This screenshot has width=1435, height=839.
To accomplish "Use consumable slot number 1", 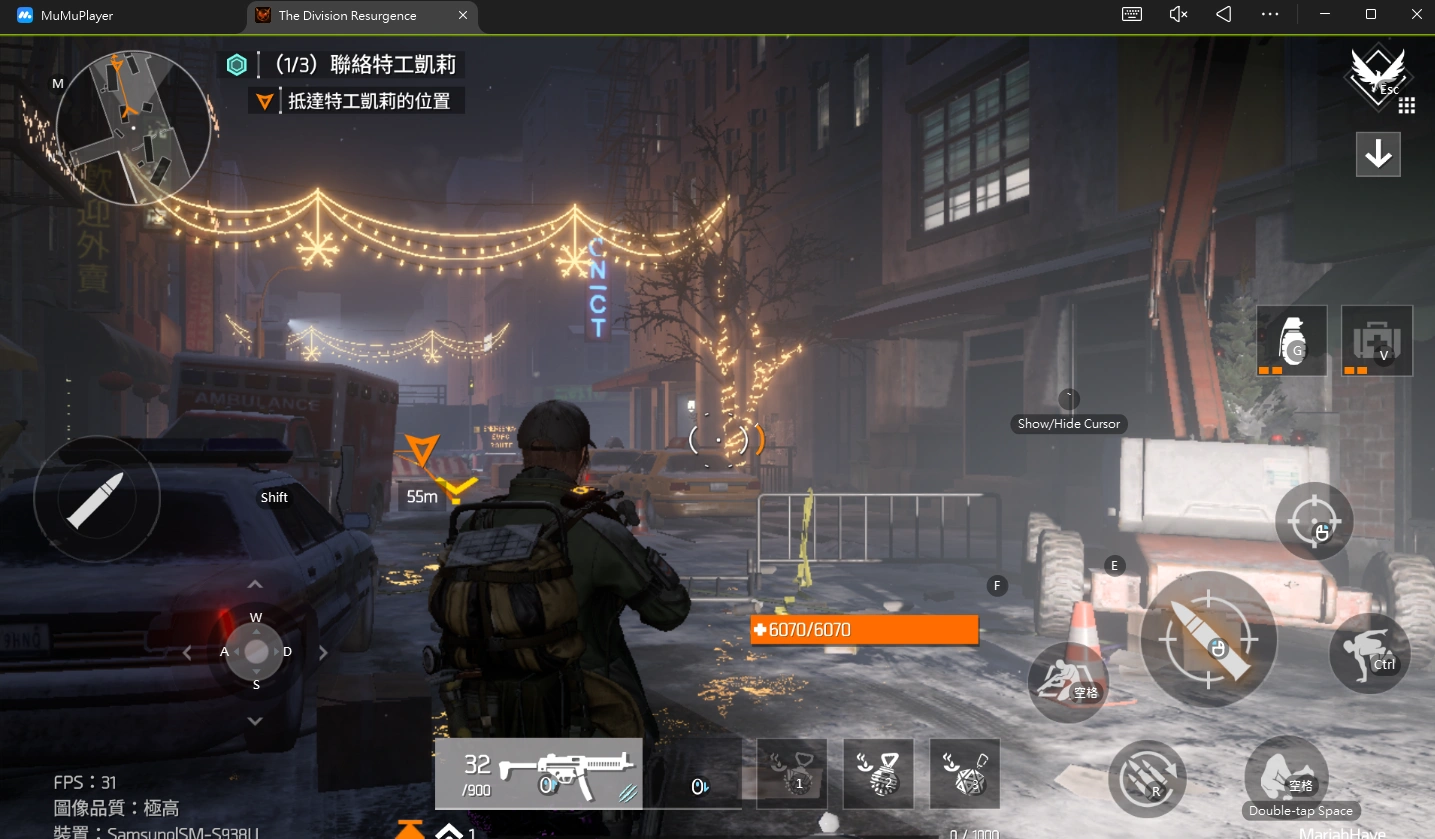I will [792, 773].
